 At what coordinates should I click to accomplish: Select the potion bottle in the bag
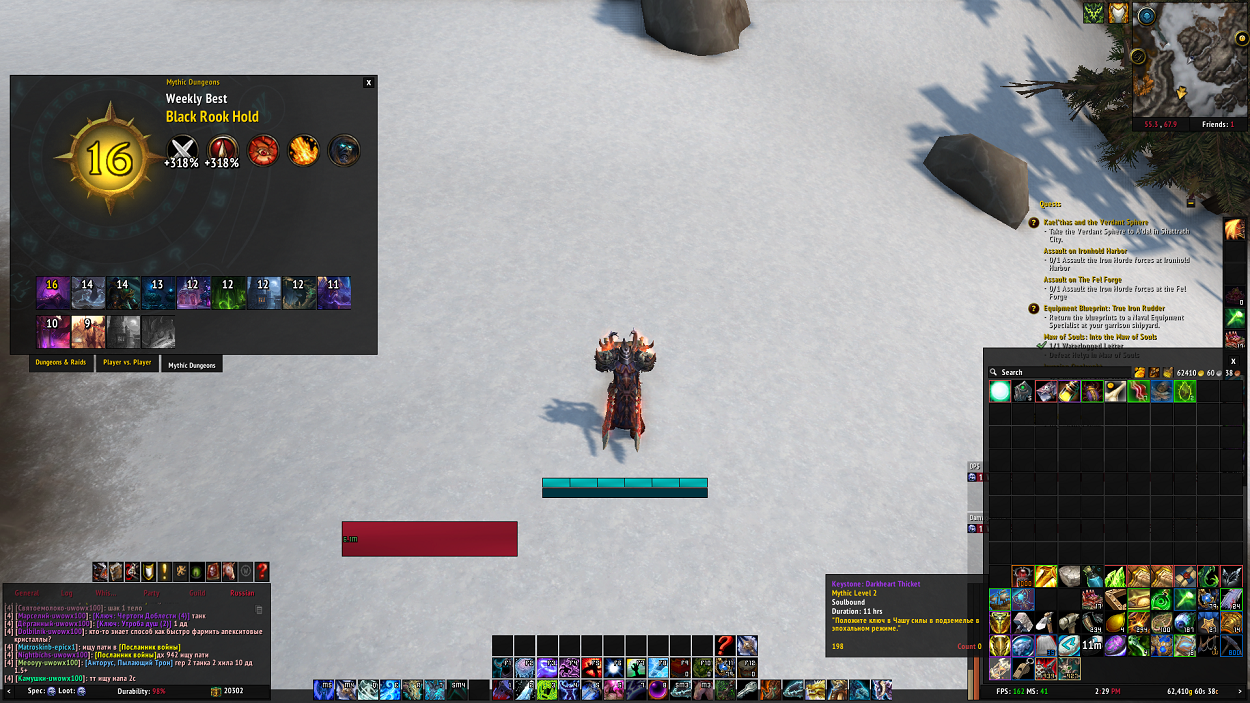(1069, 392)
